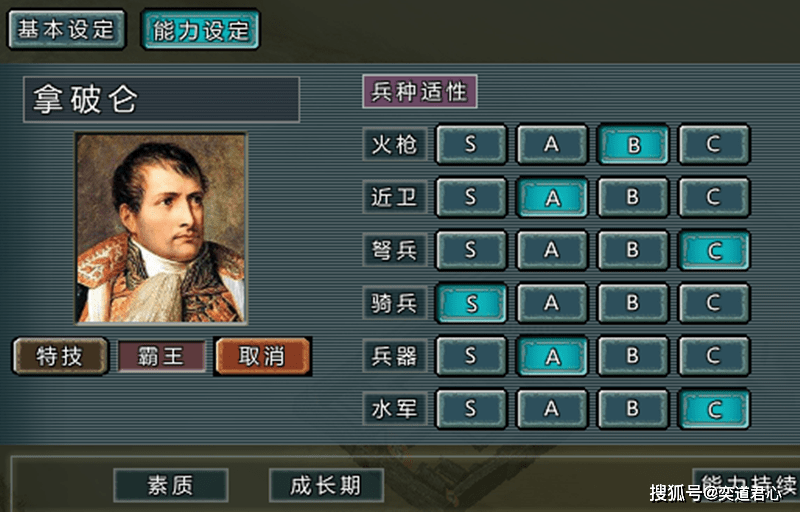The height and width of the screenshot is (512, 800).
Task: Pick grade S for 骑兵
Action: (x=470, y=302)
